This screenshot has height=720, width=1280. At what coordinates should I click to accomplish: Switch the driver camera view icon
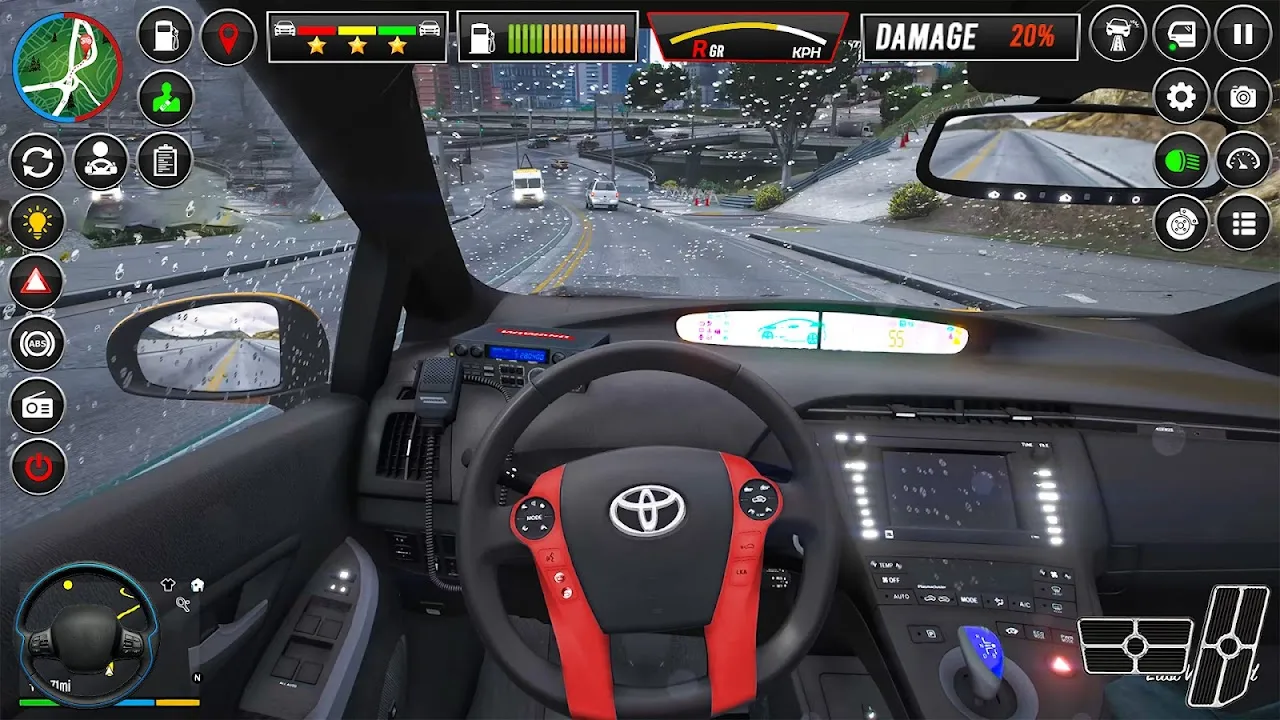point(101,161)
